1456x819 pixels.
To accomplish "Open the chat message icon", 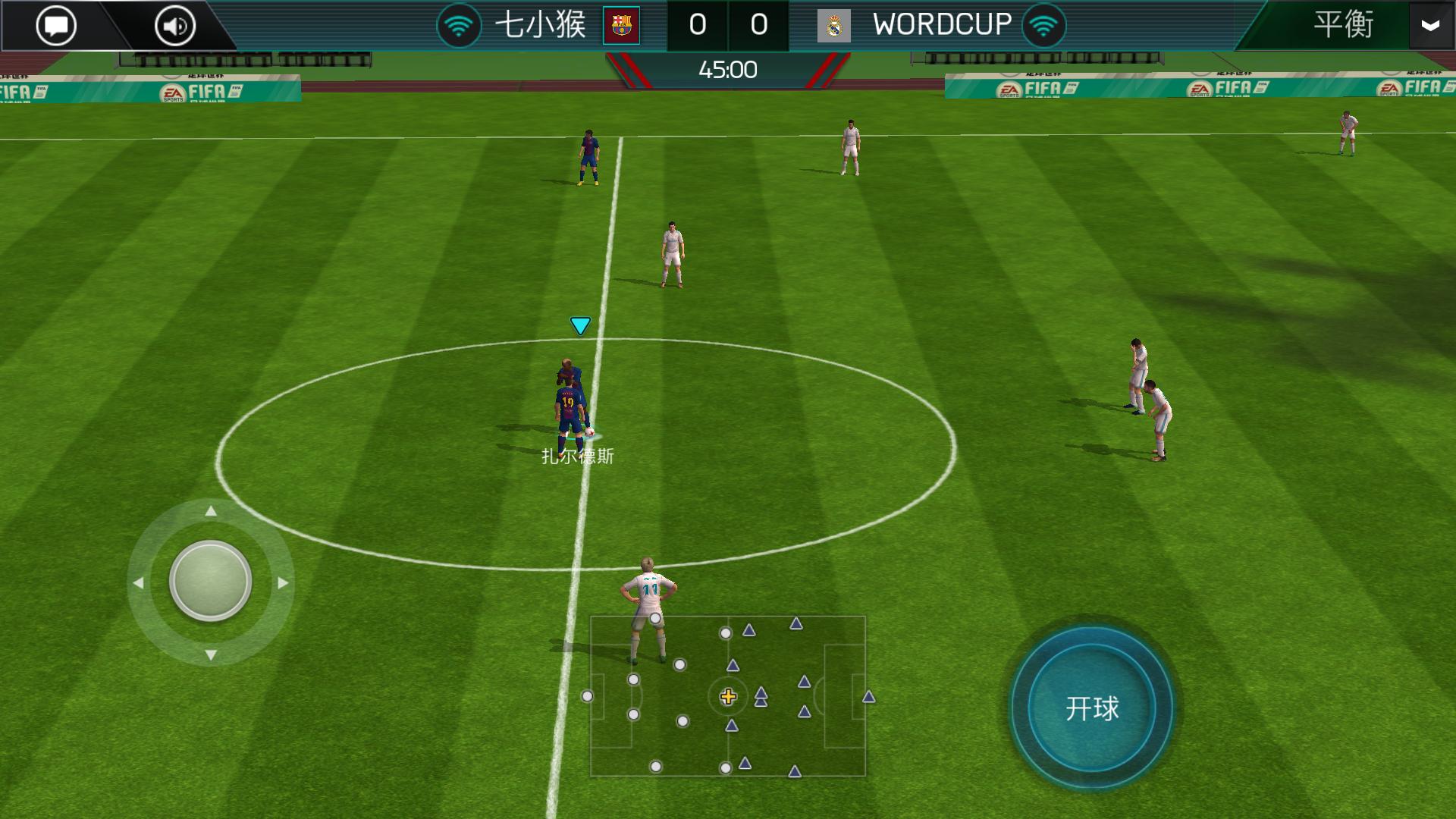I will tap(56, 25).
